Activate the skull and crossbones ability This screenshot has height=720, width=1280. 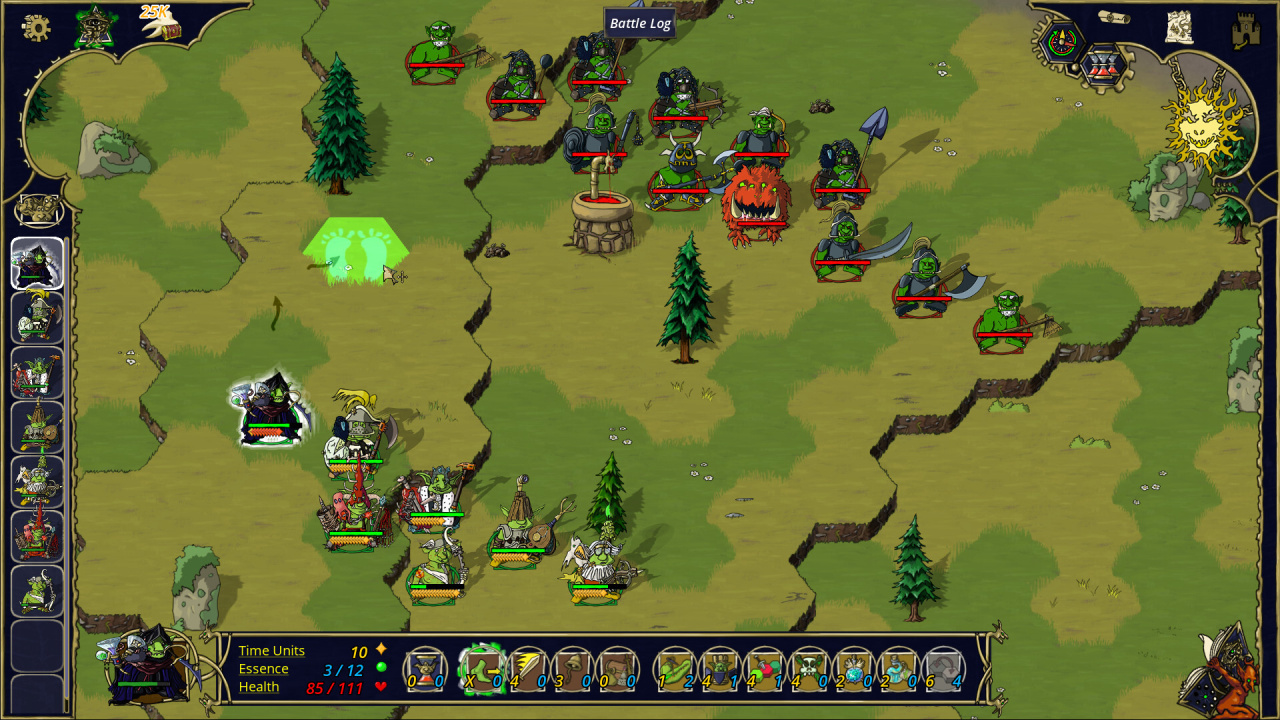coord(809,669)
